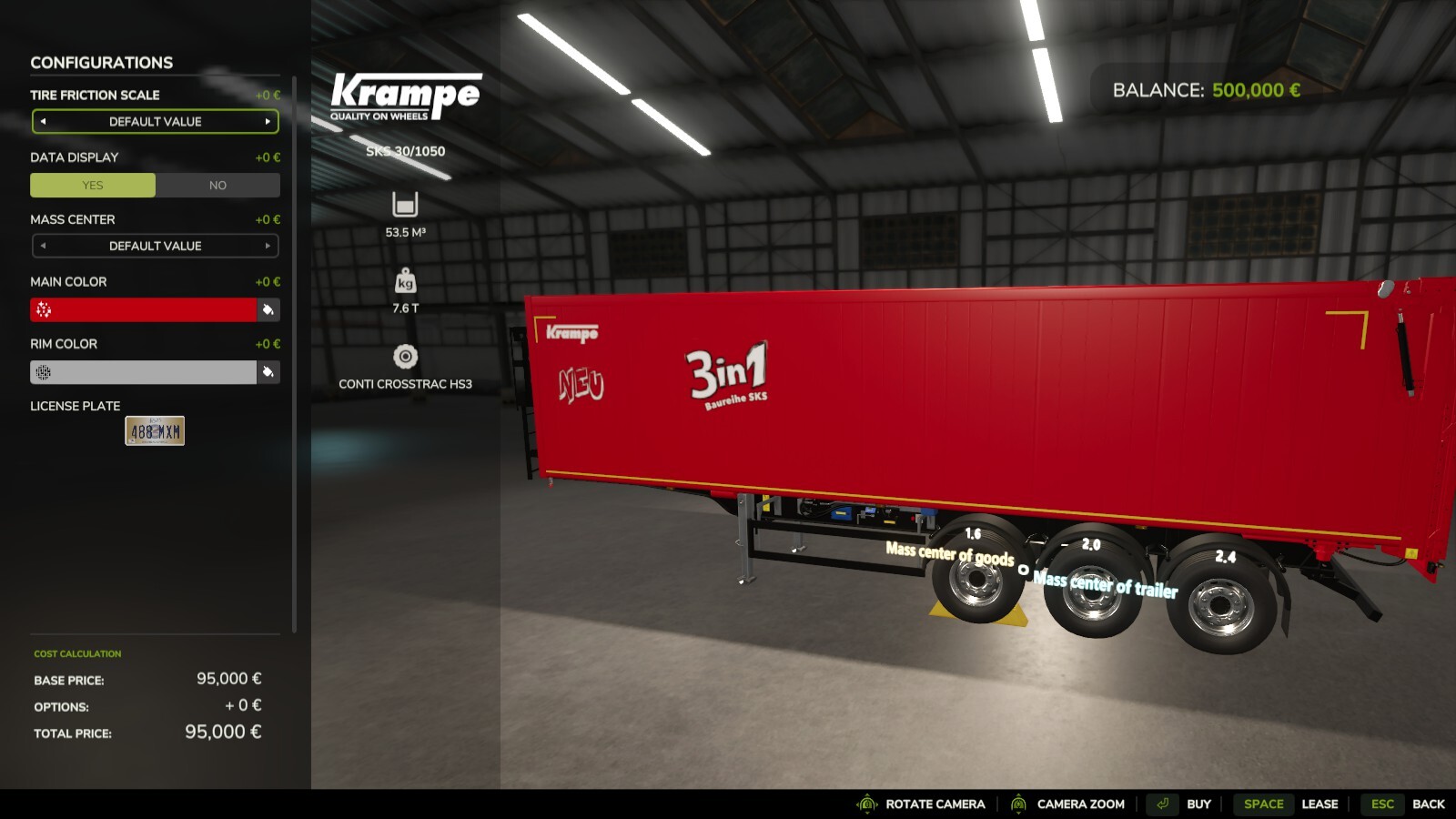Click the 488 MXM license plate preview
This screenshot has height=819, width=1456.
[155, 430]
